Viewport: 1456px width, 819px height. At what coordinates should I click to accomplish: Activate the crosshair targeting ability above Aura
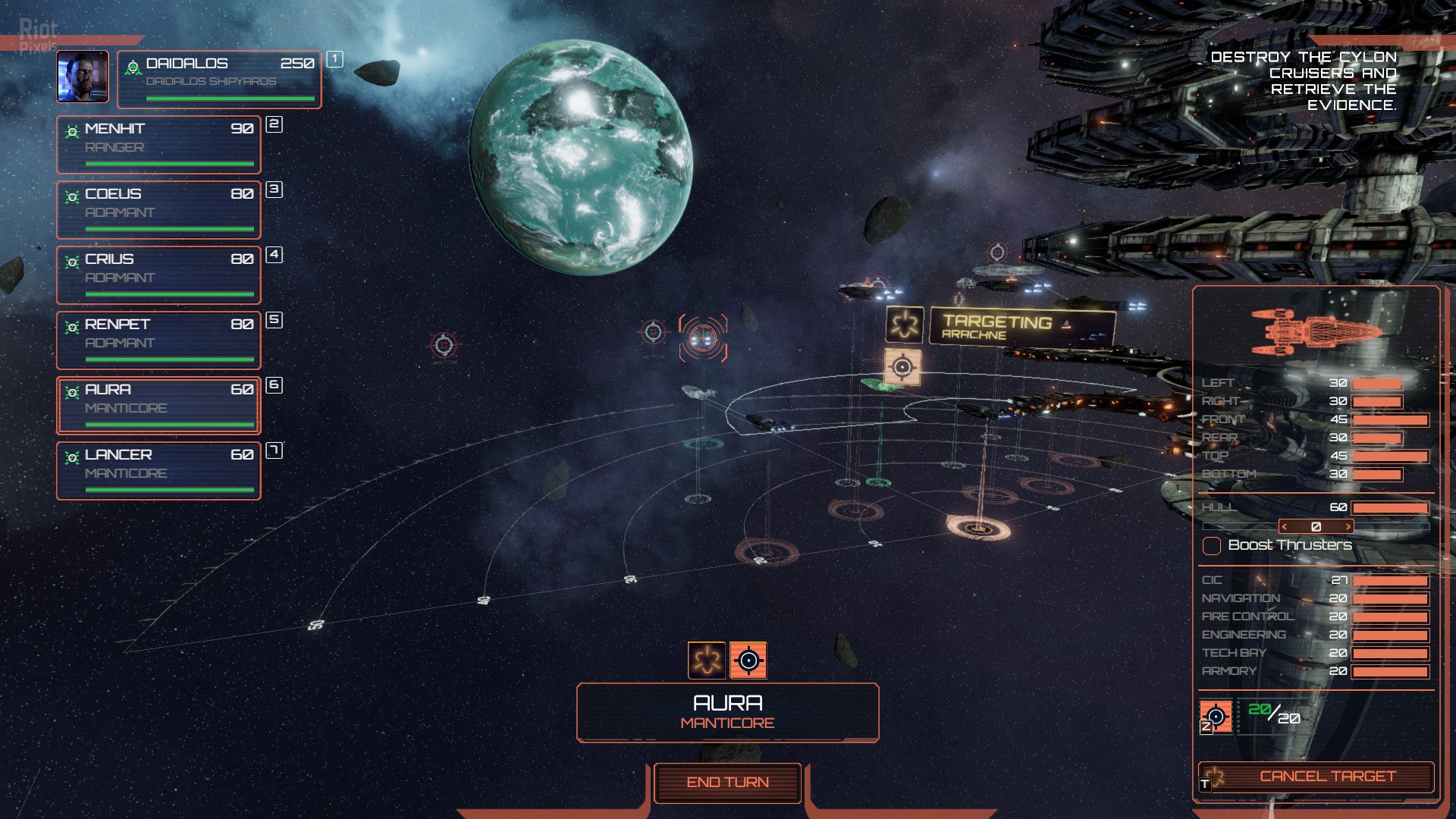748,660
